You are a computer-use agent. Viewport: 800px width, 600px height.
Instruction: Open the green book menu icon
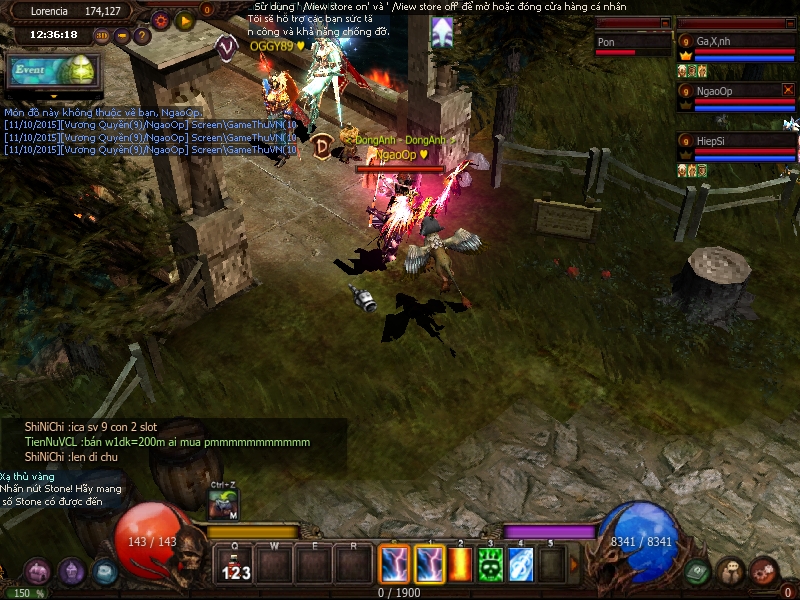tap(698, 571)
